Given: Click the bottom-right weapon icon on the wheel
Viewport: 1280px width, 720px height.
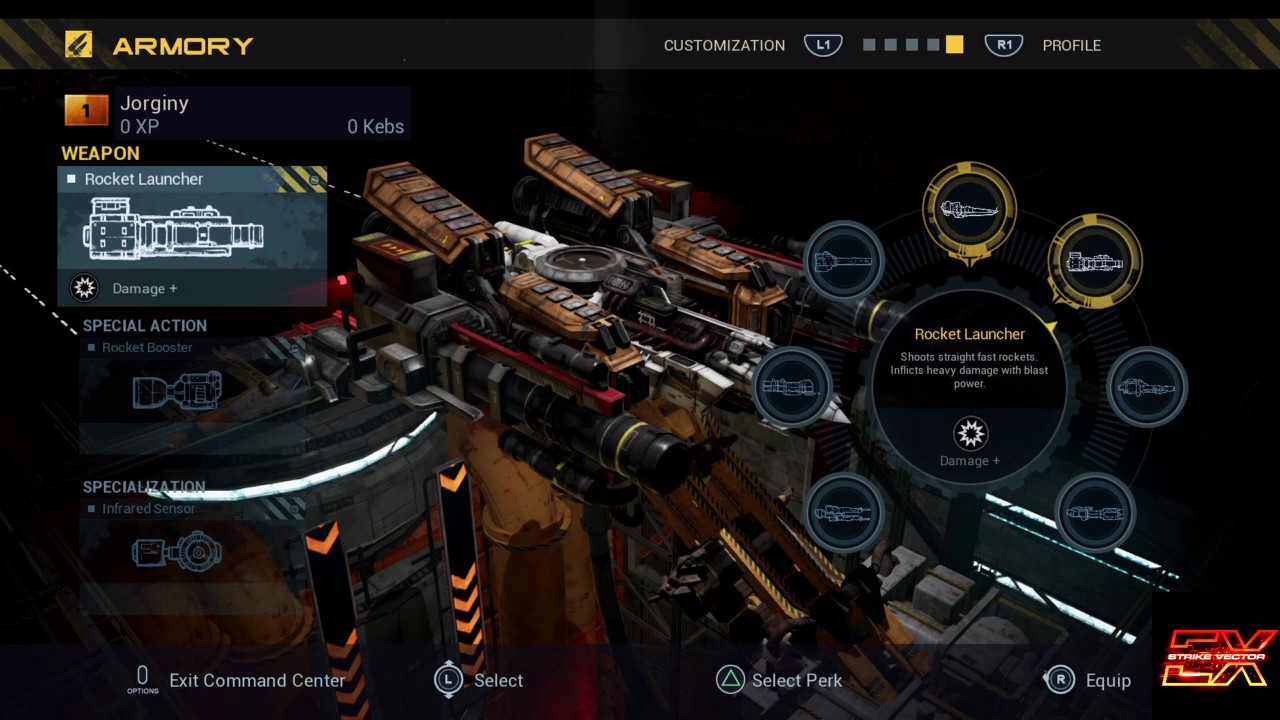Looking at the screenshot, I should coord(1094,512).
